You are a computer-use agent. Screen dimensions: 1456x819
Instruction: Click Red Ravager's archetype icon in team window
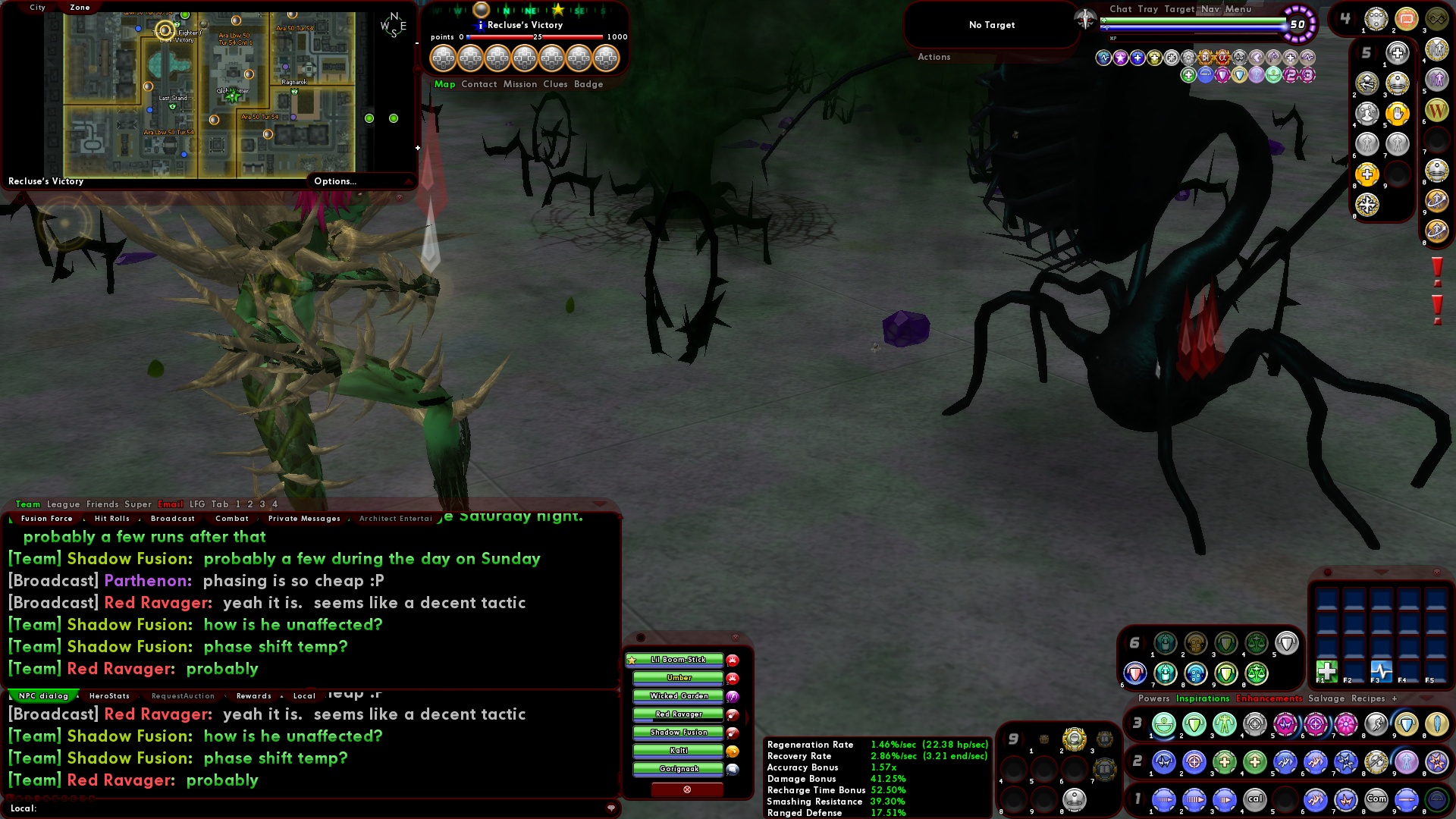[x=733, y=715]
